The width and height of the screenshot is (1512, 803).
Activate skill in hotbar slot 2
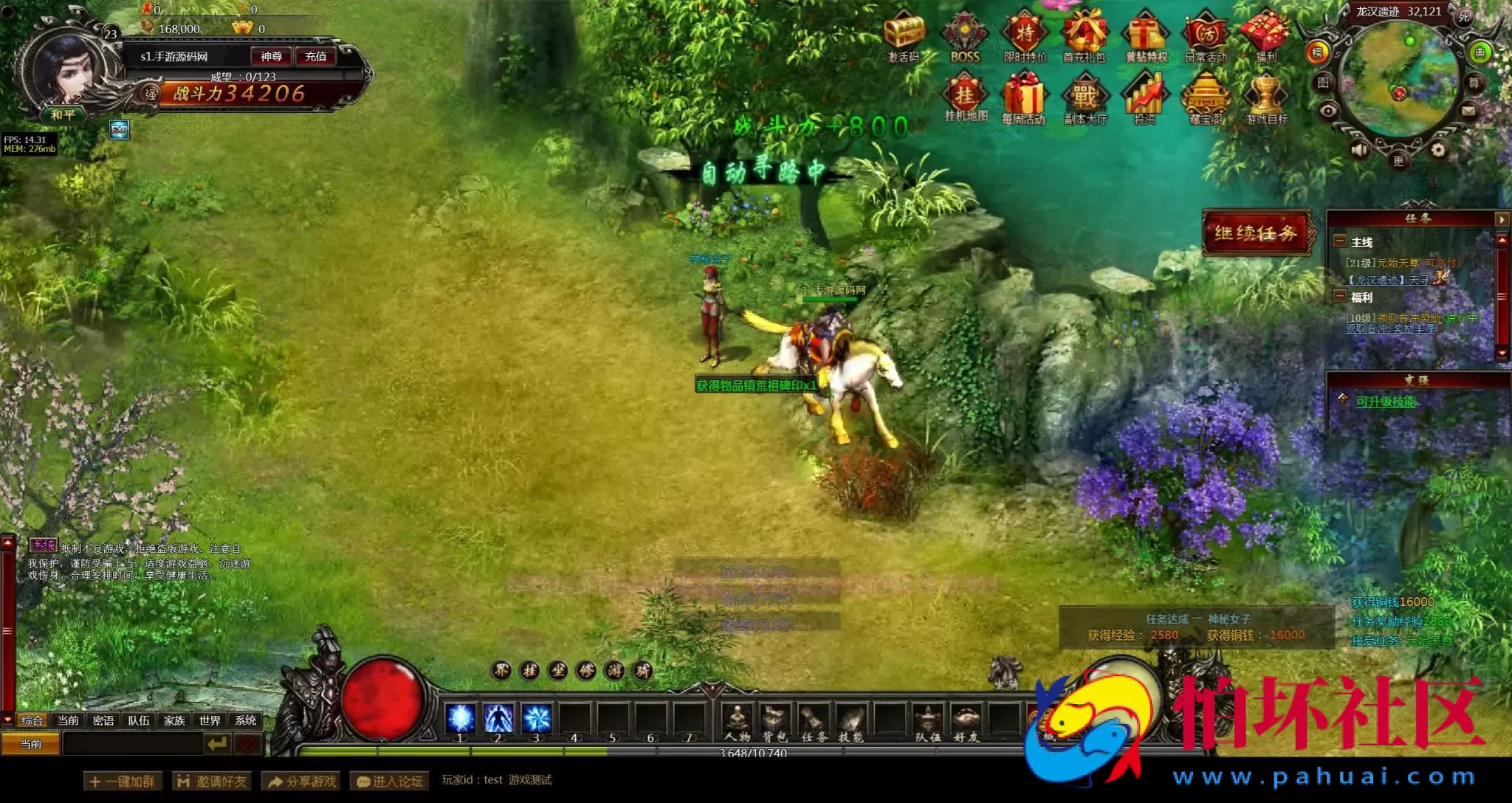[498, 718]
